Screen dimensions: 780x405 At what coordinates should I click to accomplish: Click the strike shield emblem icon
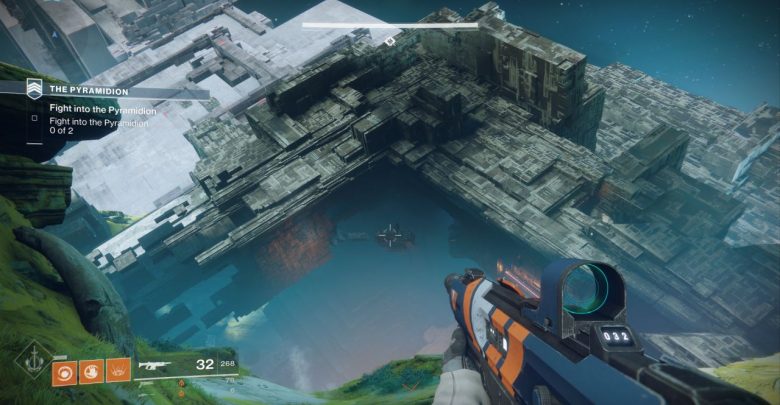[x=34, y=88]
